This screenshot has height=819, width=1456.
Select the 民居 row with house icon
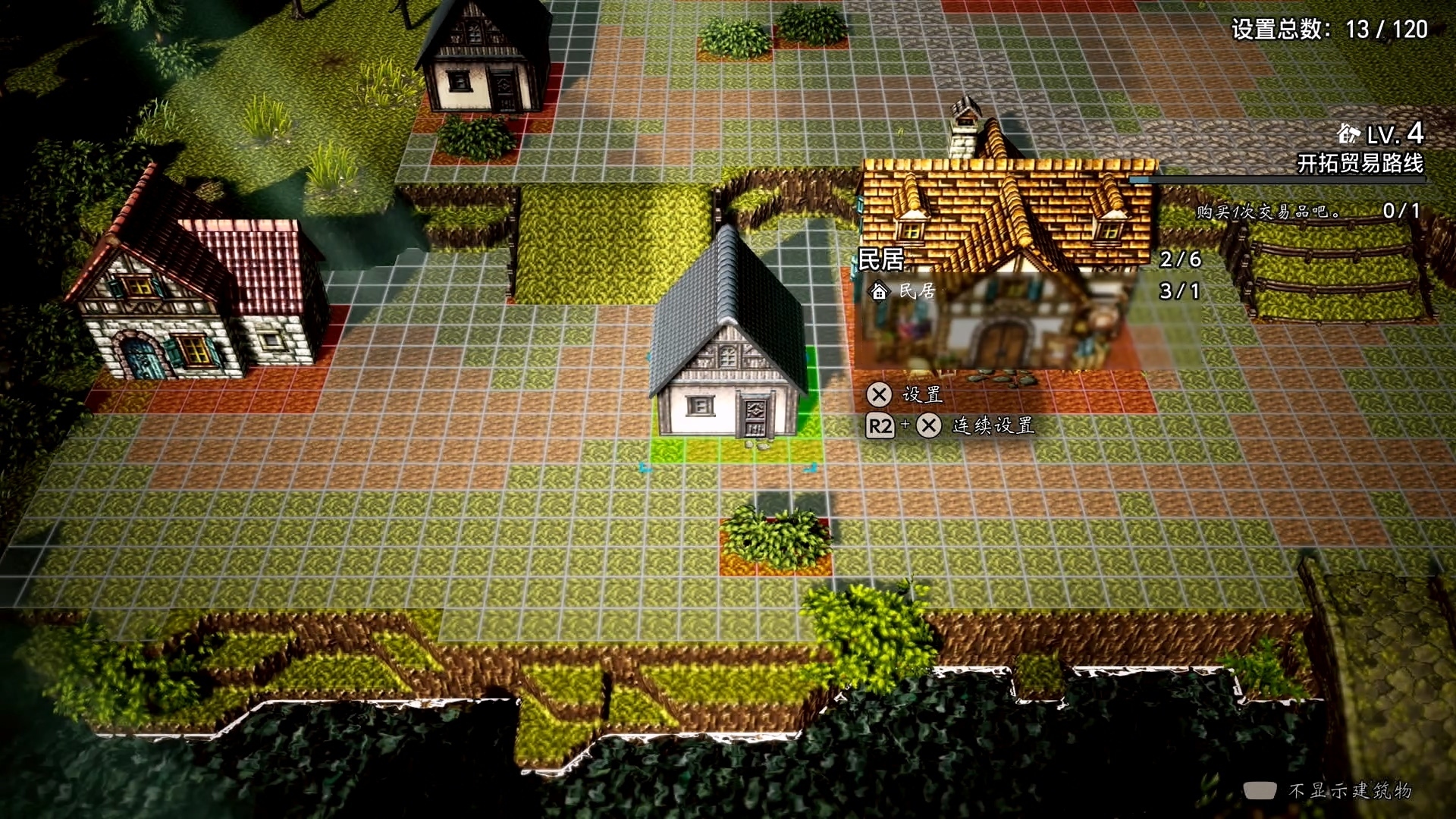[x=905, y=291]
